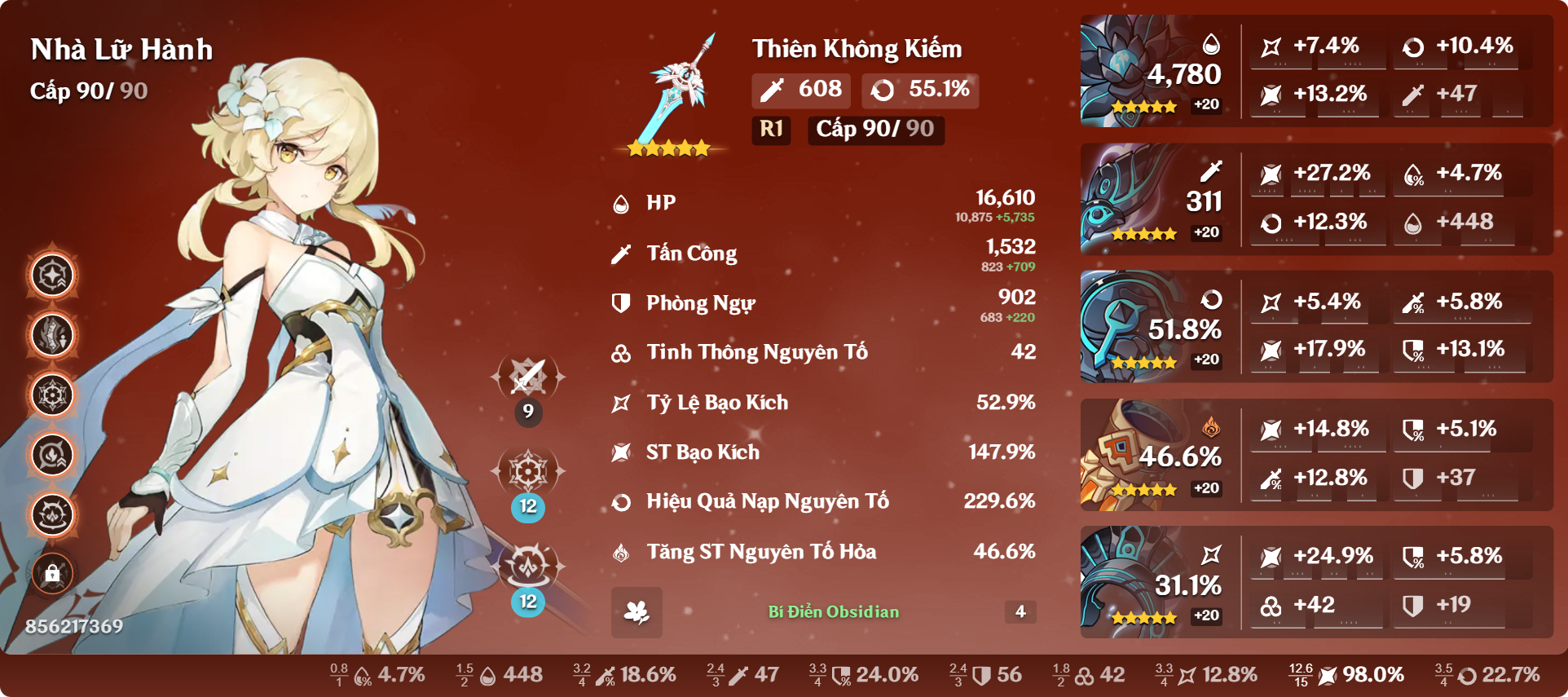Open the topmost circular sidebar icon

(x=51, y=275)
